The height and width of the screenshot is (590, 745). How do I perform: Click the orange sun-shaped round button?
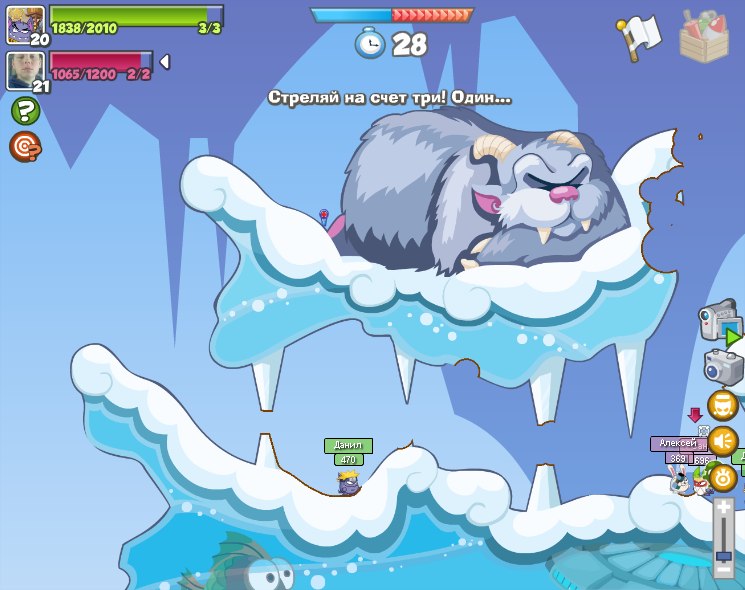(x=723, y=477)
